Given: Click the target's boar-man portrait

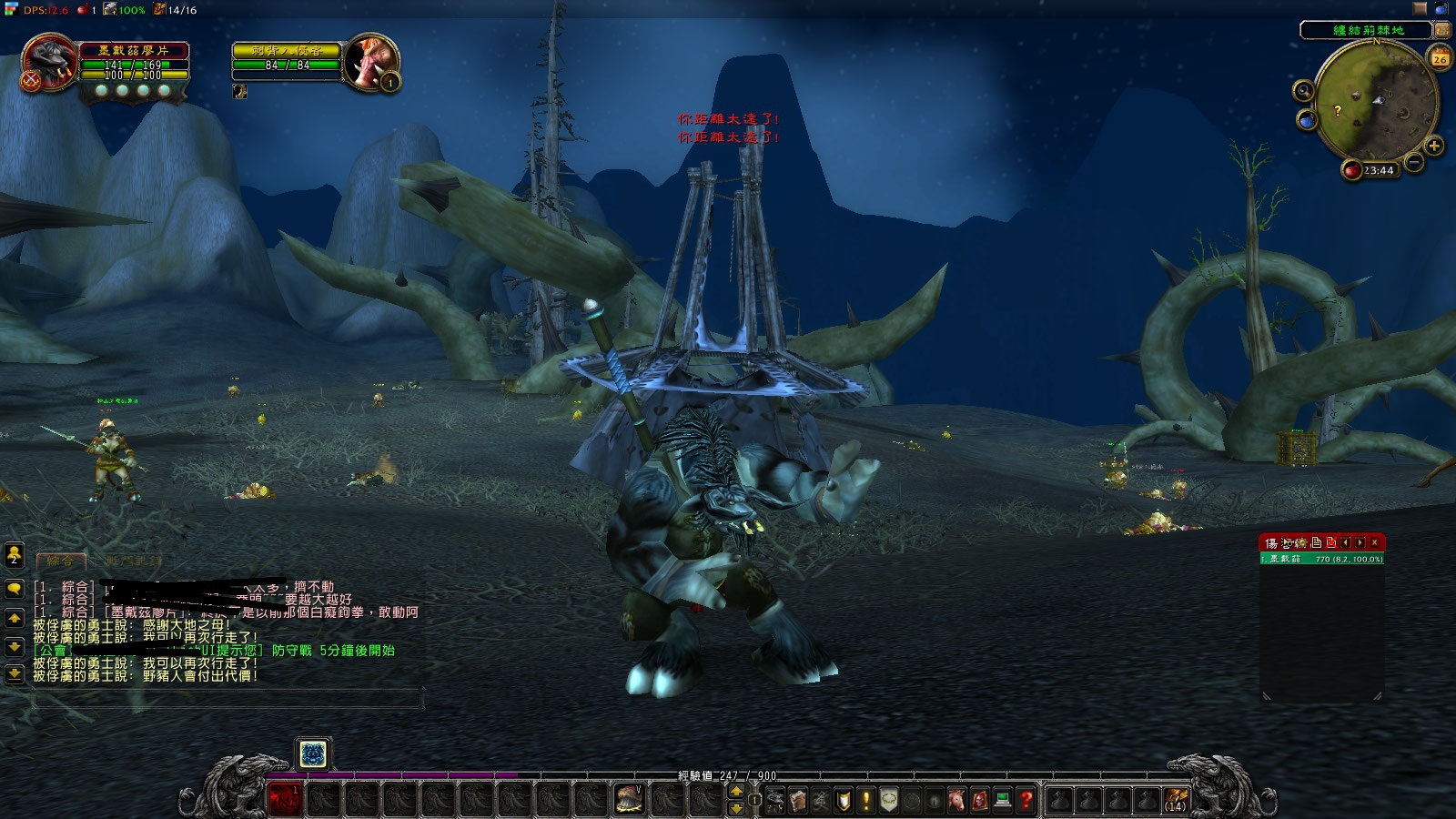Looking at the screenshot, I should click(371, 63).
